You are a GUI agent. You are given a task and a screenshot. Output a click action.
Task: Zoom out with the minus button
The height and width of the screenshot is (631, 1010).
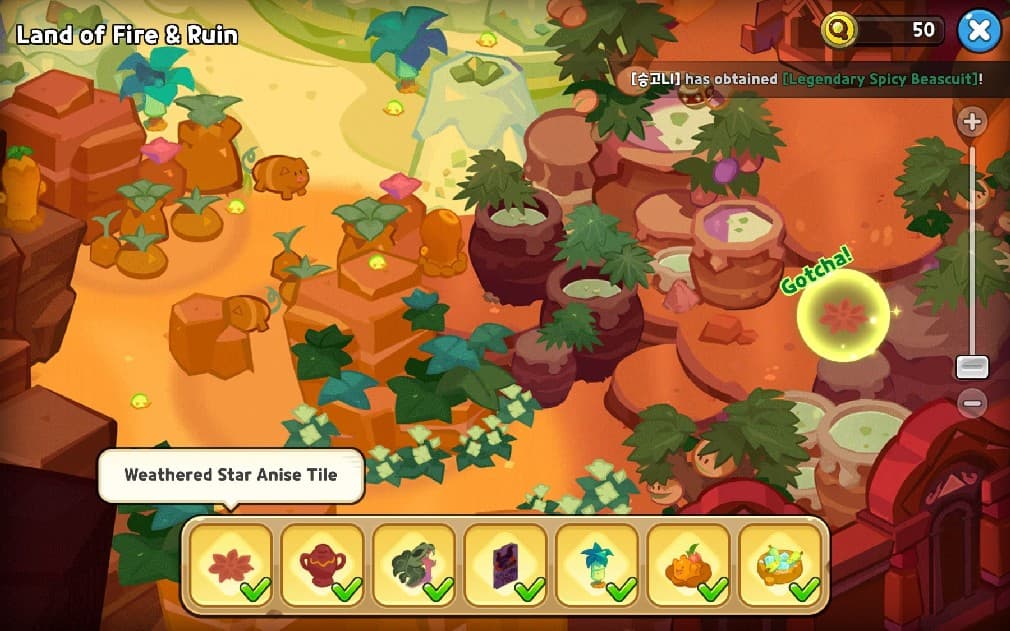coord(971,403)
